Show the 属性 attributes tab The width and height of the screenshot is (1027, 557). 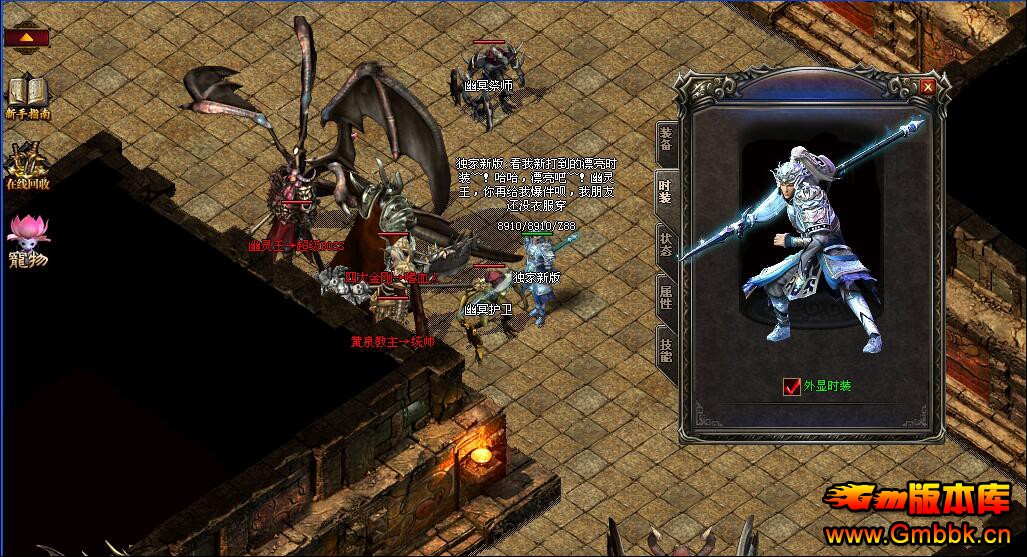pos(667,295)
